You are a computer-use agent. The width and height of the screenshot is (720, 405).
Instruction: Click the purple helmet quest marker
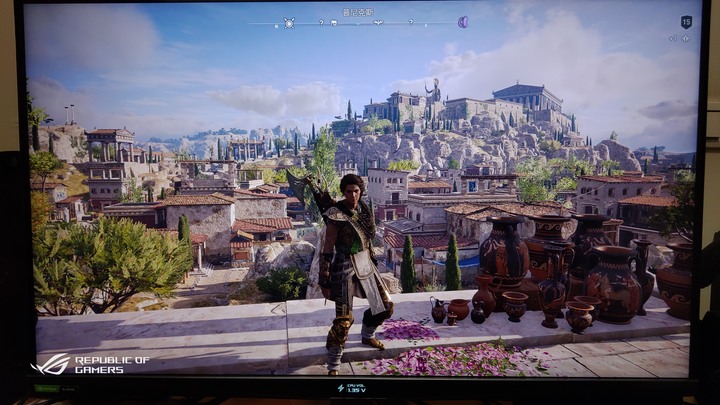463,22
